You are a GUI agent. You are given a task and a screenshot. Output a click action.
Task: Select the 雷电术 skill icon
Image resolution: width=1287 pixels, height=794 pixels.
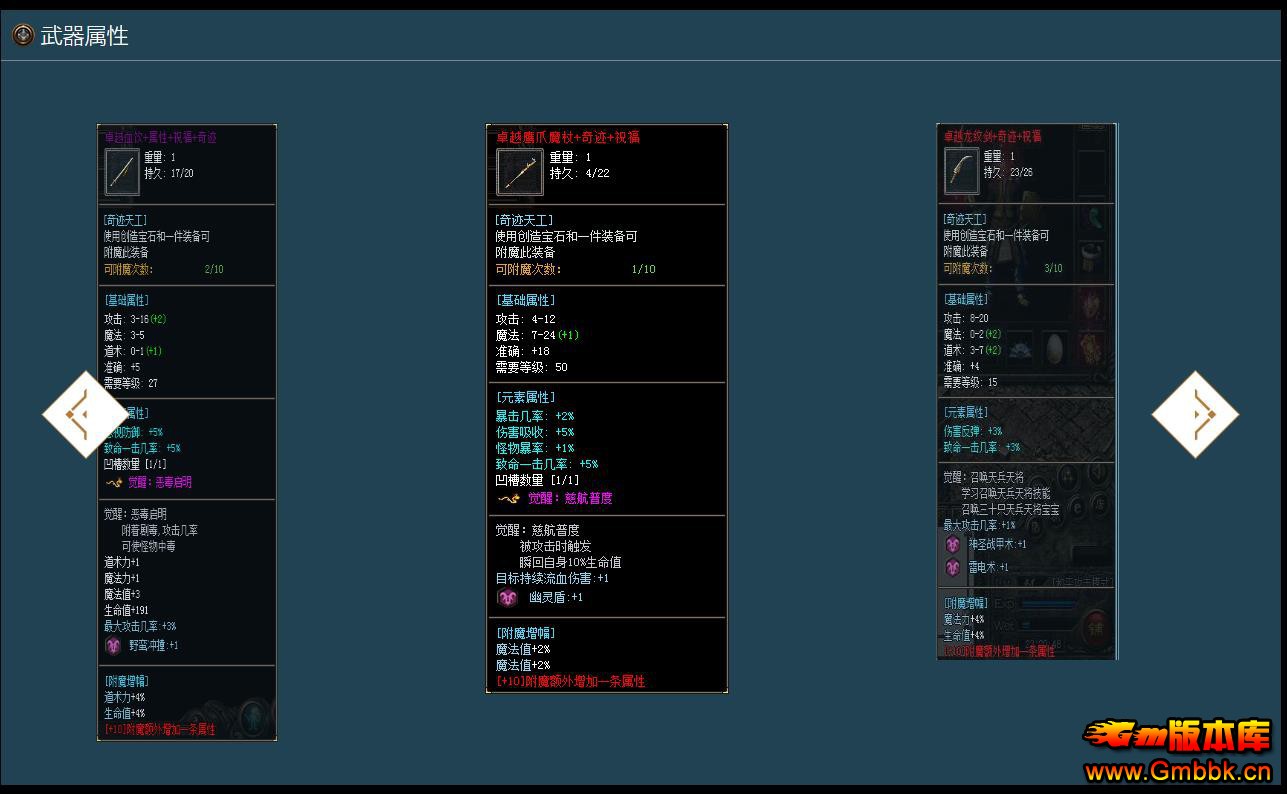tap(952, 567)
